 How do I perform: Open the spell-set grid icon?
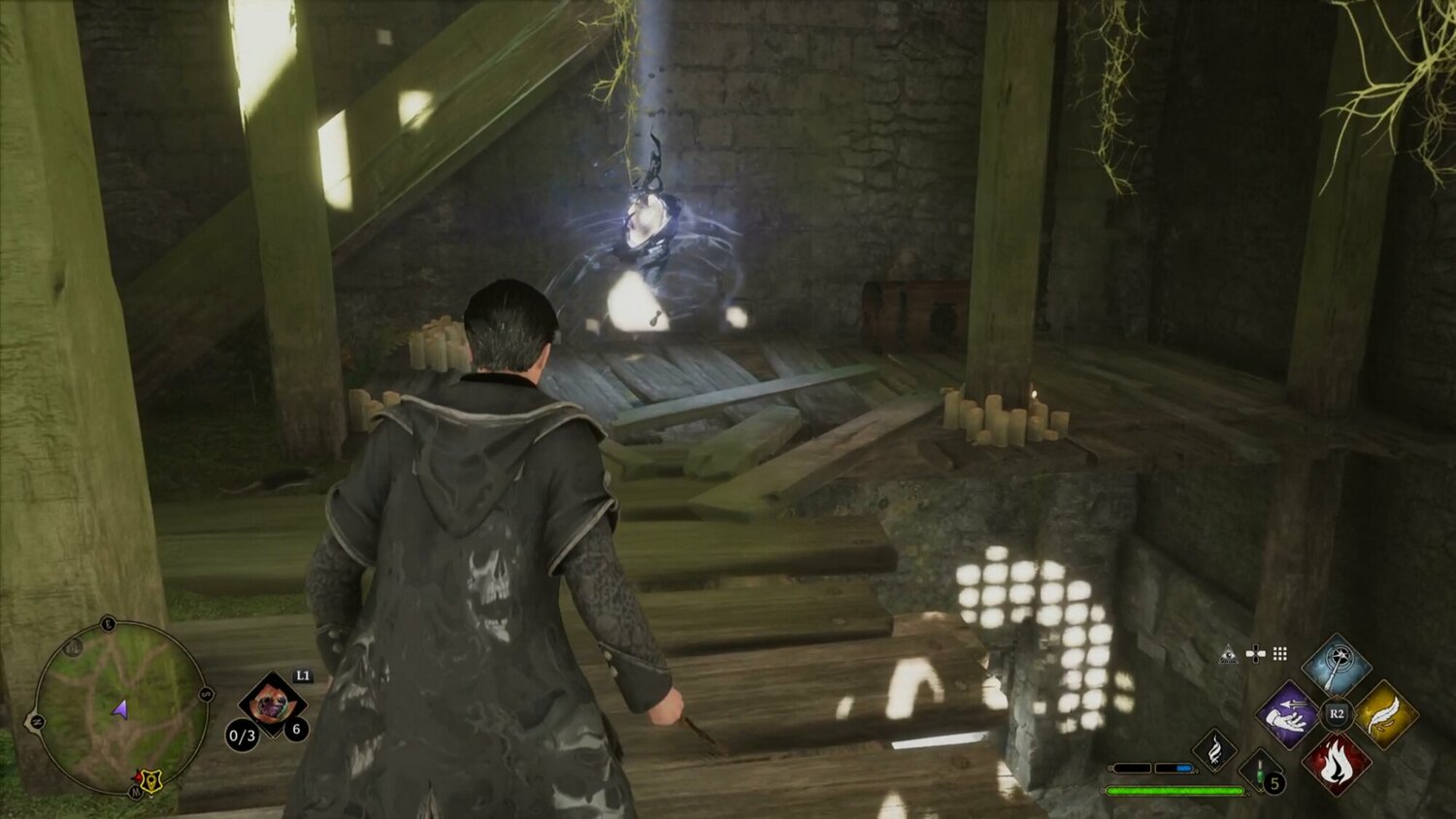[1280, 655]
